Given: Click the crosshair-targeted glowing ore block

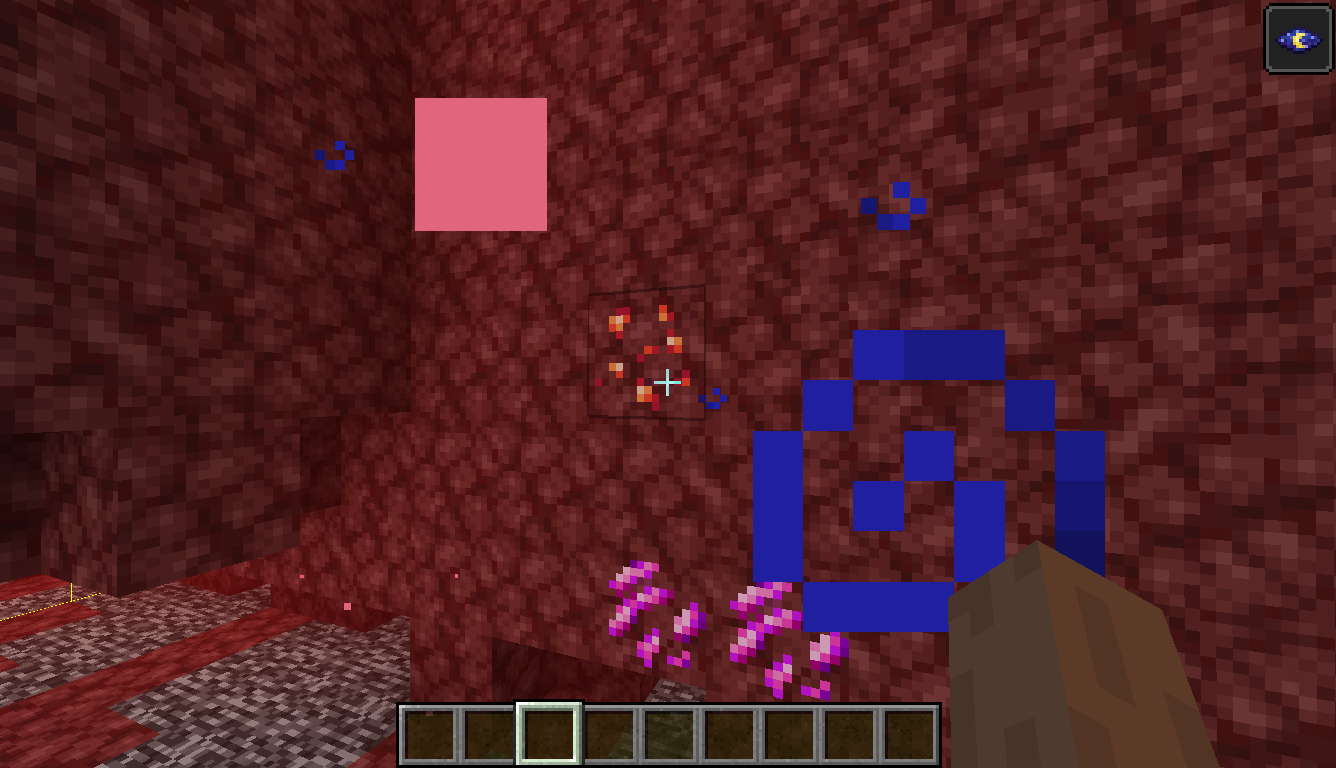Looking at the screenshot, I should tap(647, 355).
